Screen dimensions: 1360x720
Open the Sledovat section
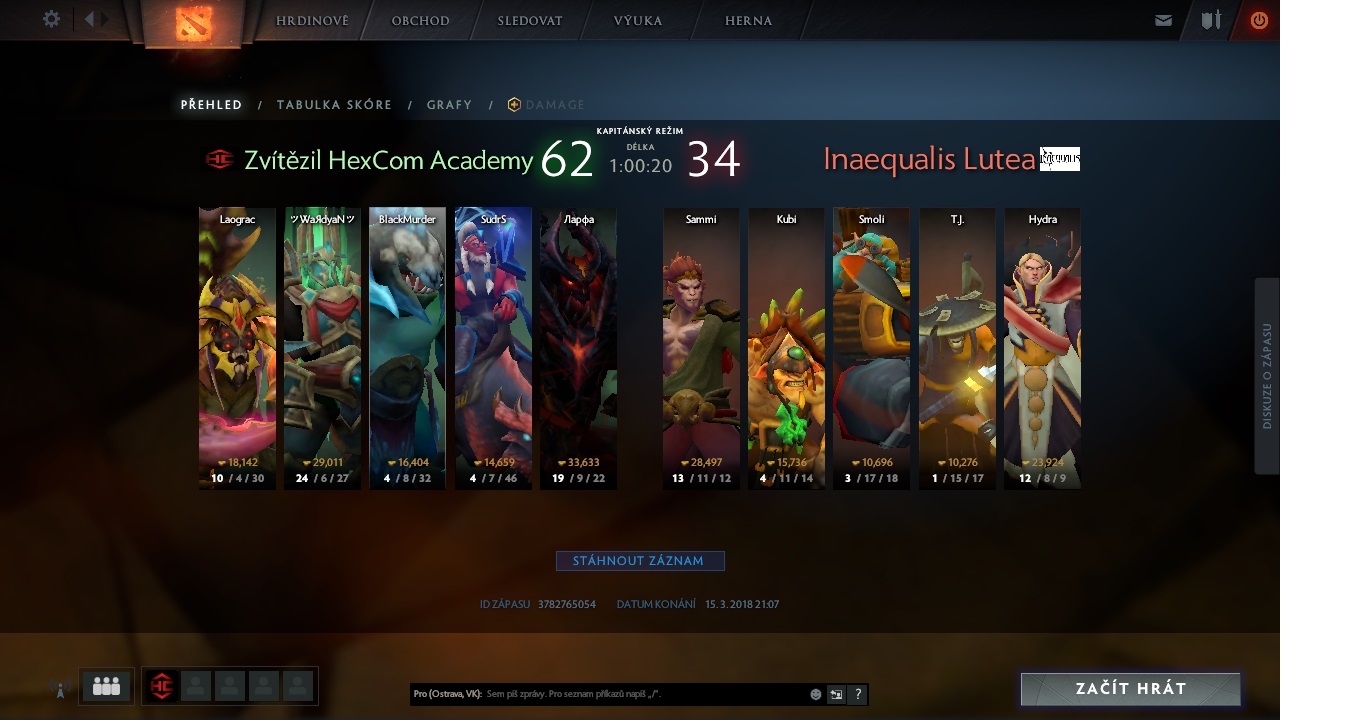tap(530, 21)
